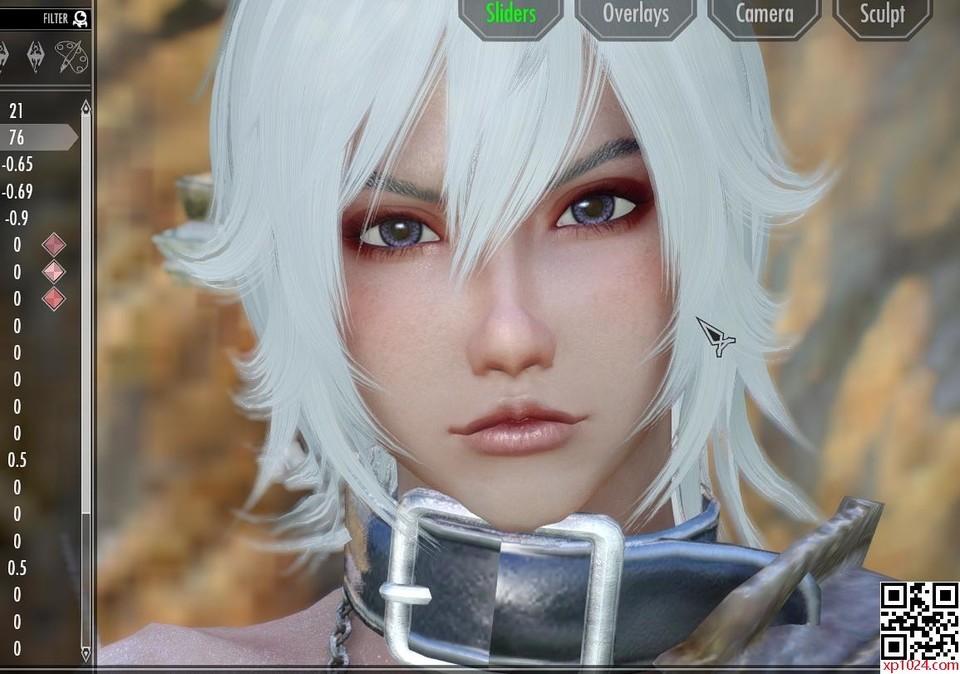The width and height of the screenshot is (960, 674).
Task: Click the scrollbar's top arrow
Action: tap(85, 105)
